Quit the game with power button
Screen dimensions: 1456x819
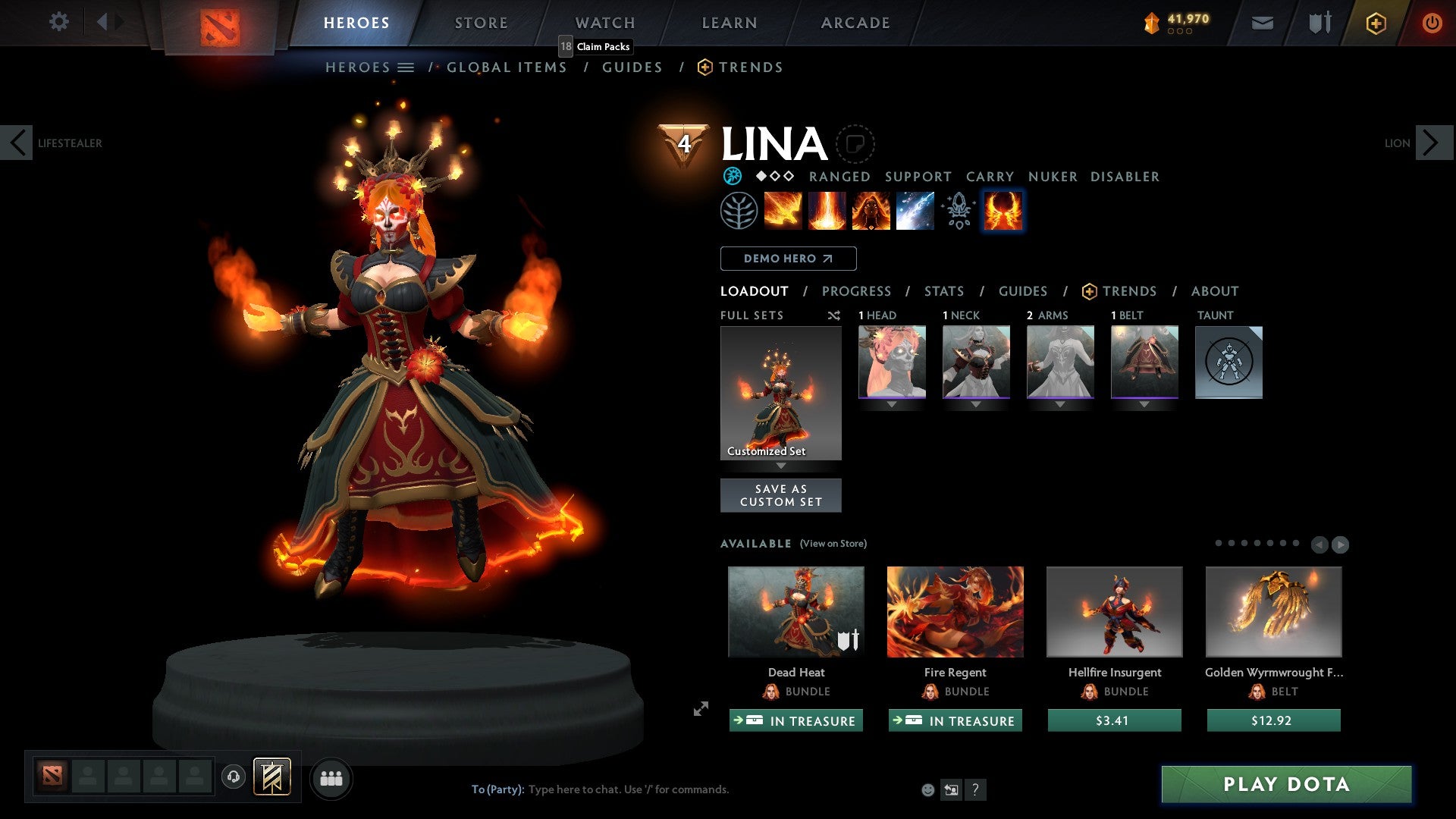point(1432,23)
